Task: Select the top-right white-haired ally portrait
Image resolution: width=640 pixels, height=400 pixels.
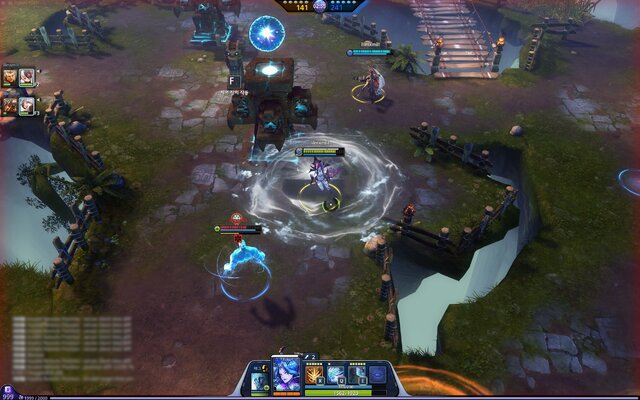Action: [x=27, y=76]
